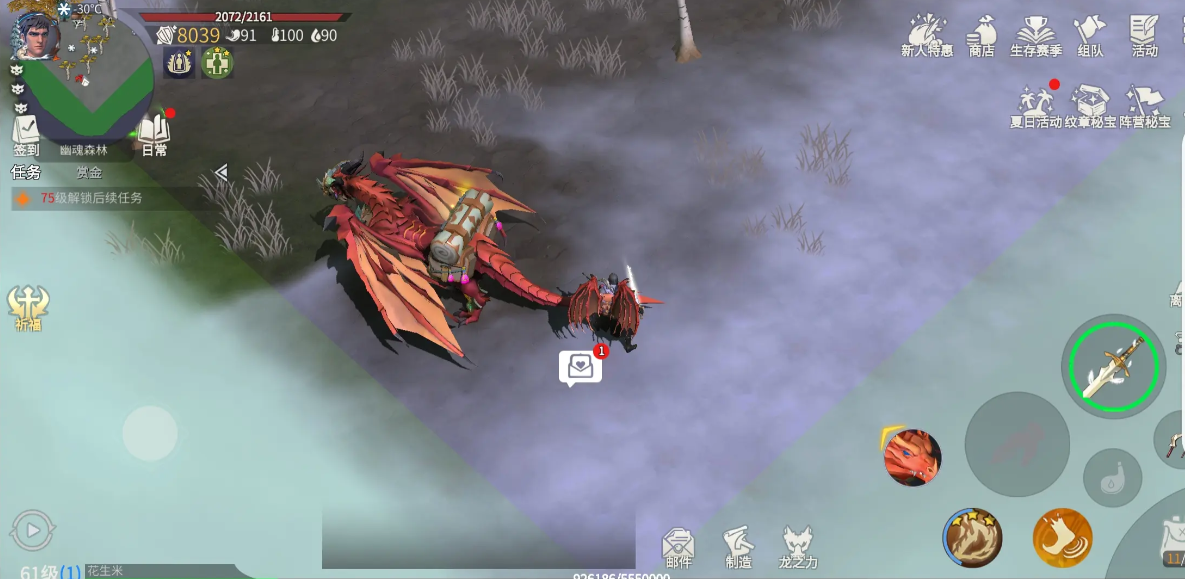Open the 商店 shop menu

click(982, 36)
